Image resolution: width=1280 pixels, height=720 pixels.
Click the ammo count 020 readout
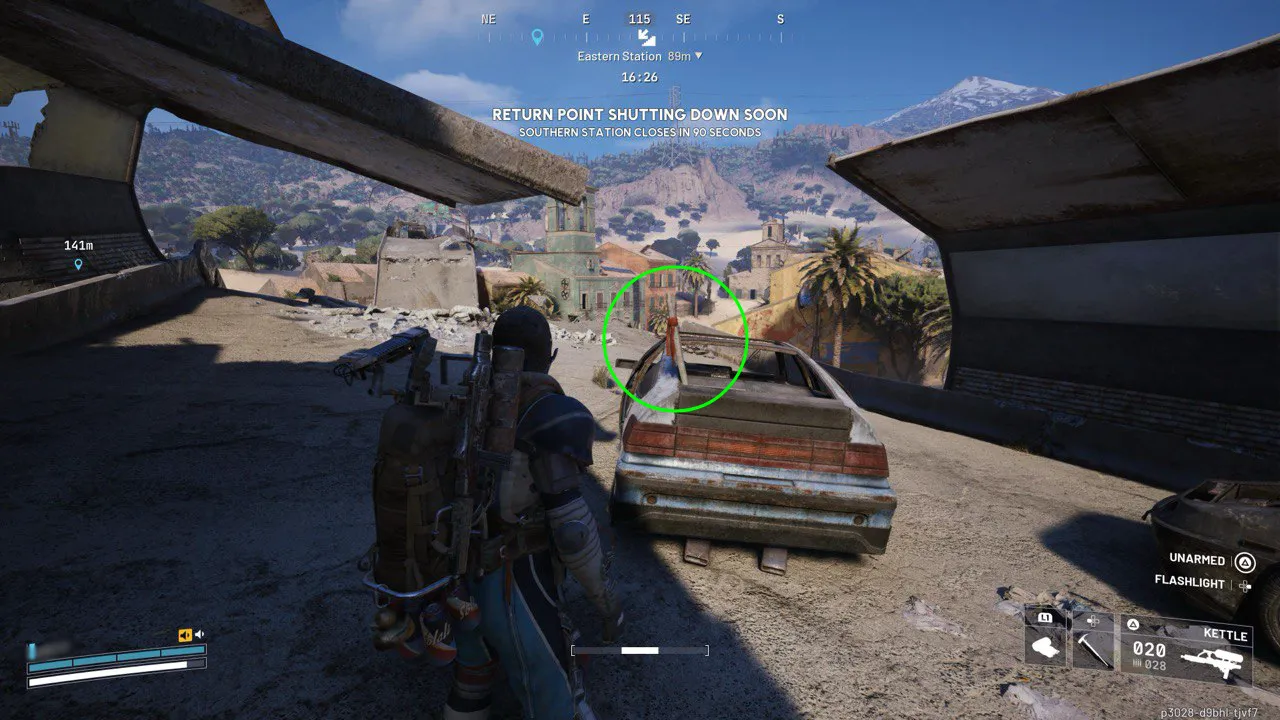click(1148, 649)
